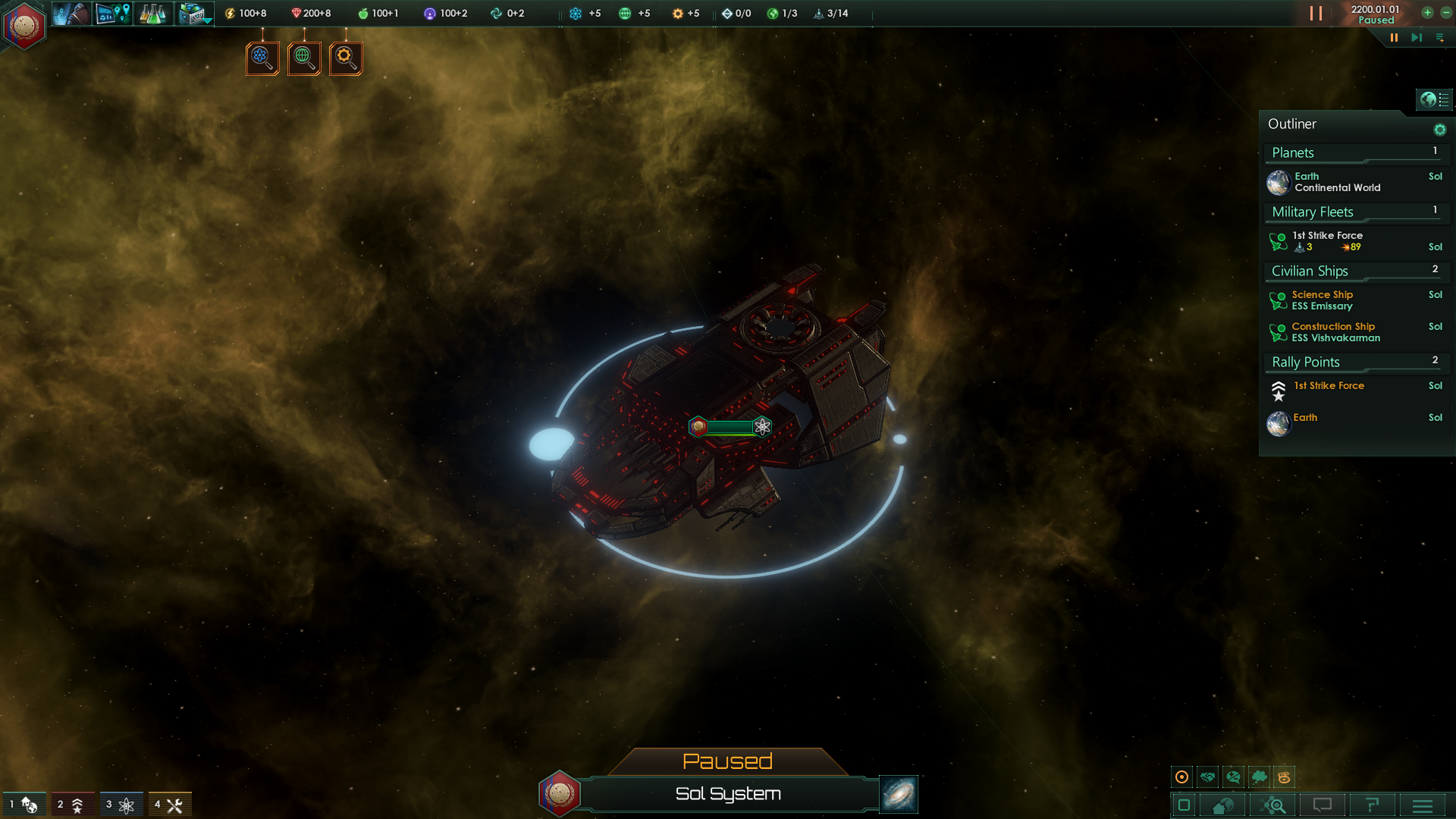This screenshot has height=819, width=1456.
Task: Open the main menu hamburger button
Action: click(1423, 805)
